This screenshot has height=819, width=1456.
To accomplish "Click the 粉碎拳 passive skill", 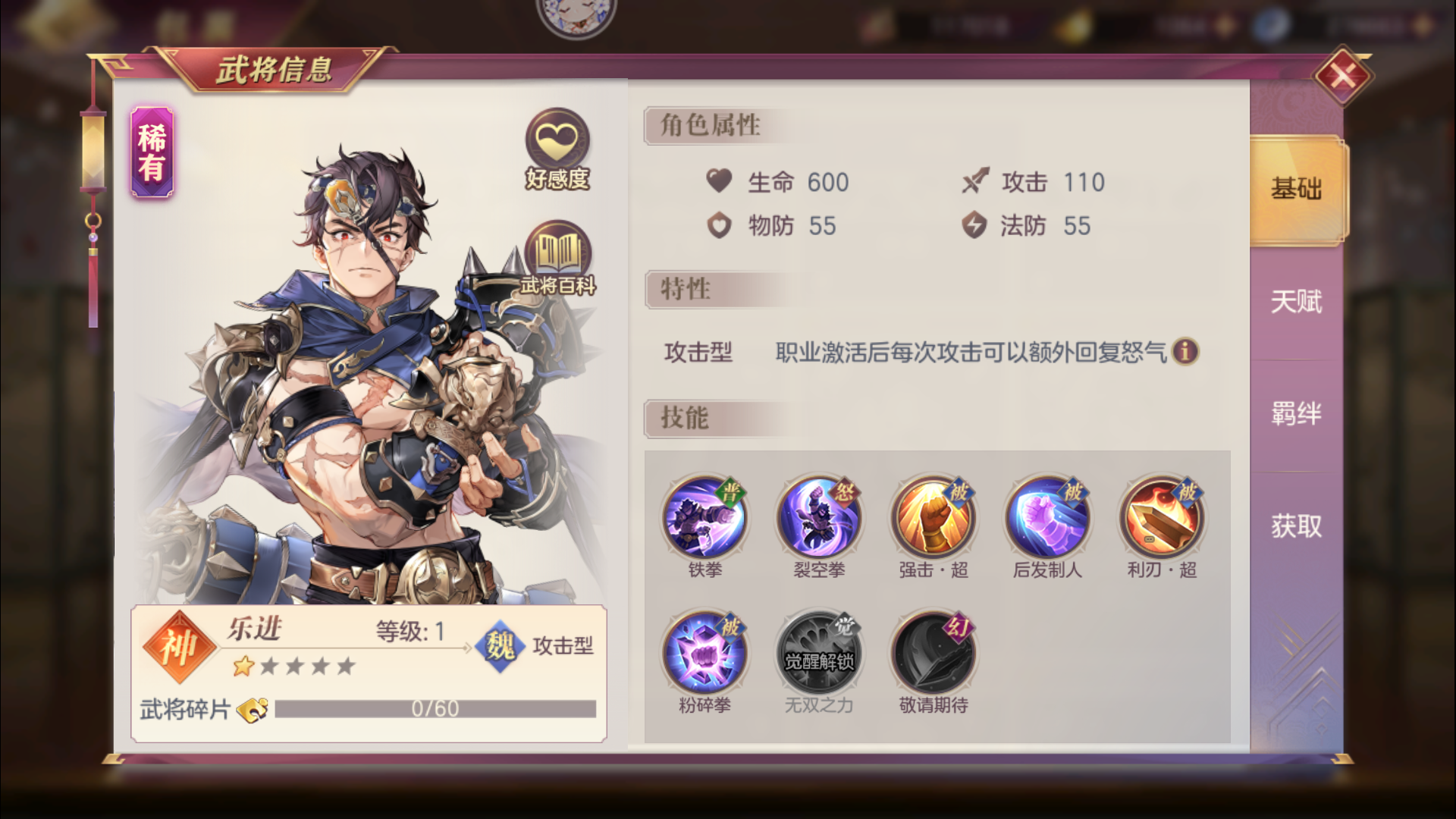I will coord(705,651).
